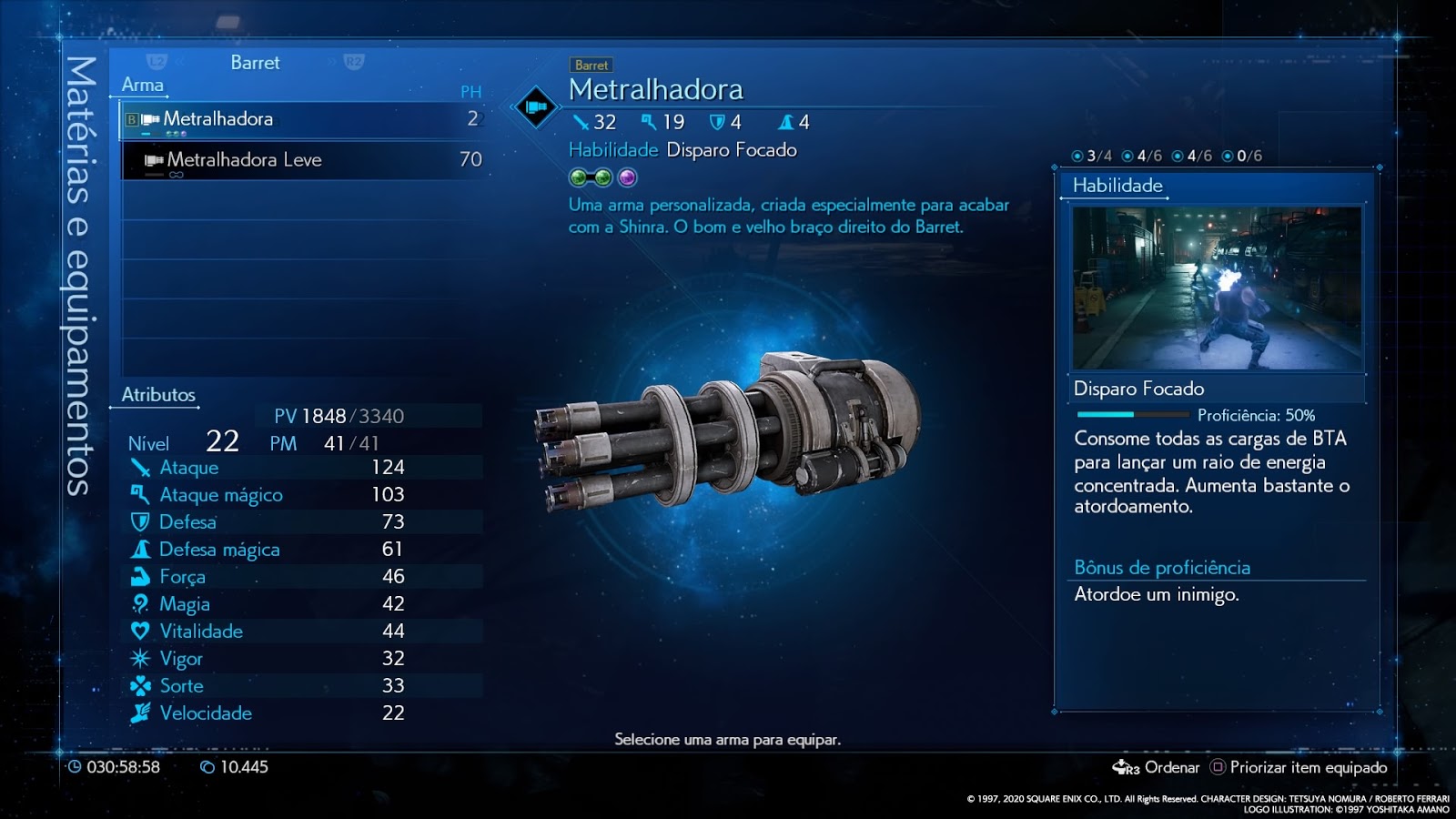Viewport: 1456px width, 819px height.
Task: Open the Arma category header
Action: tap(143, 85)
